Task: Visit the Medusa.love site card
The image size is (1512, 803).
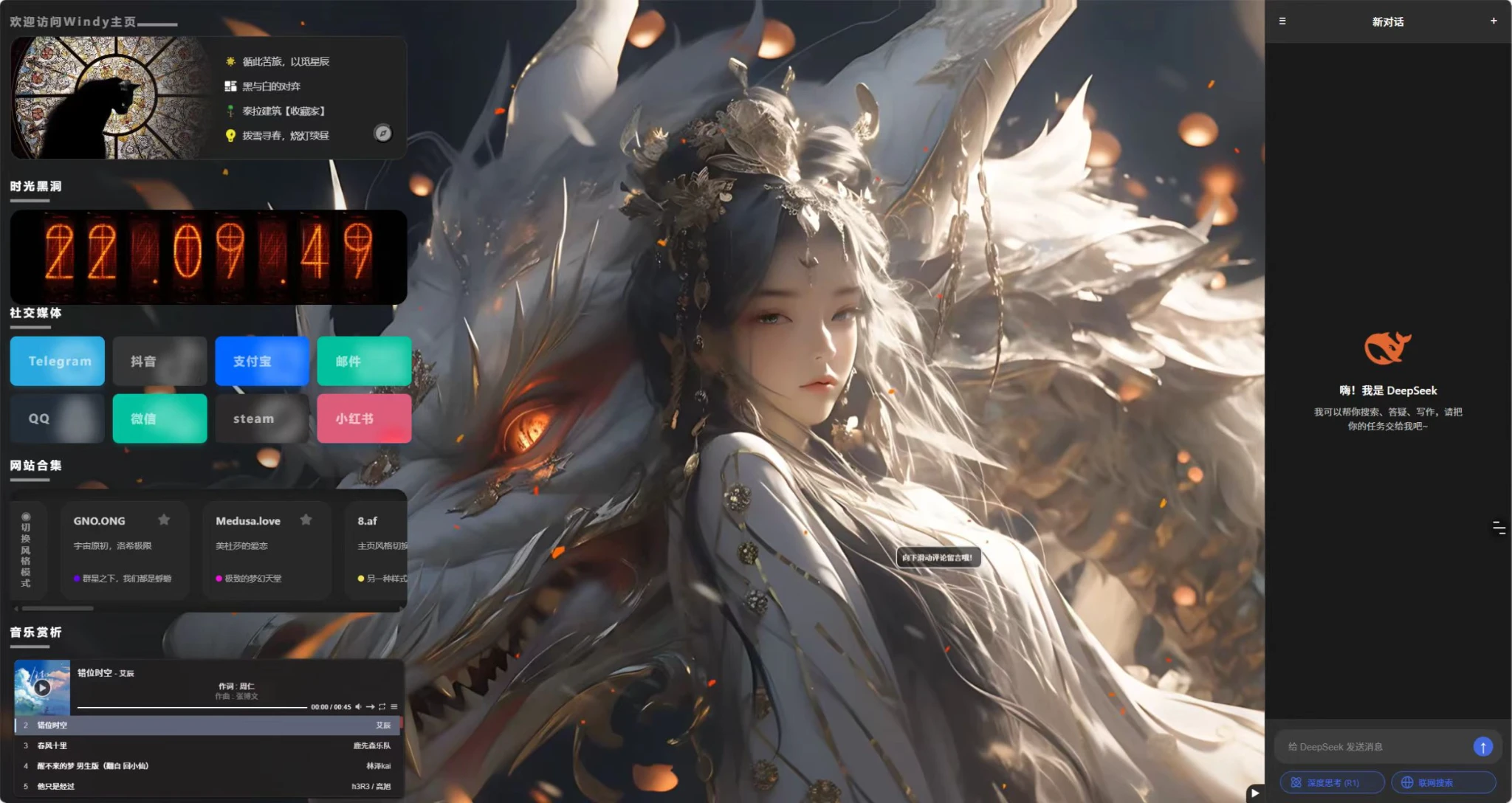Action: point(267,548)
